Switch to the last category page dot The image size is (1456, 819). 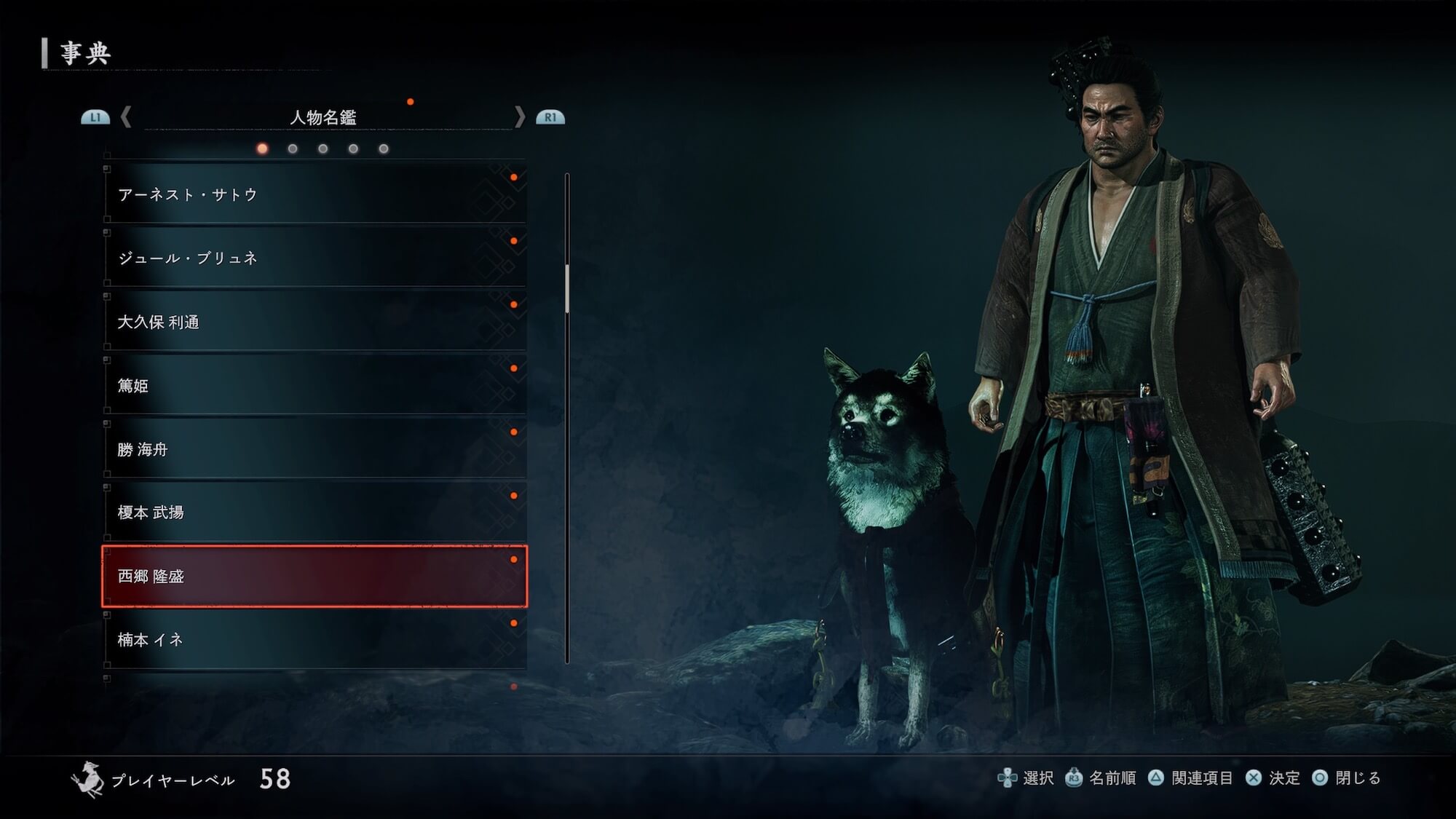384,149
